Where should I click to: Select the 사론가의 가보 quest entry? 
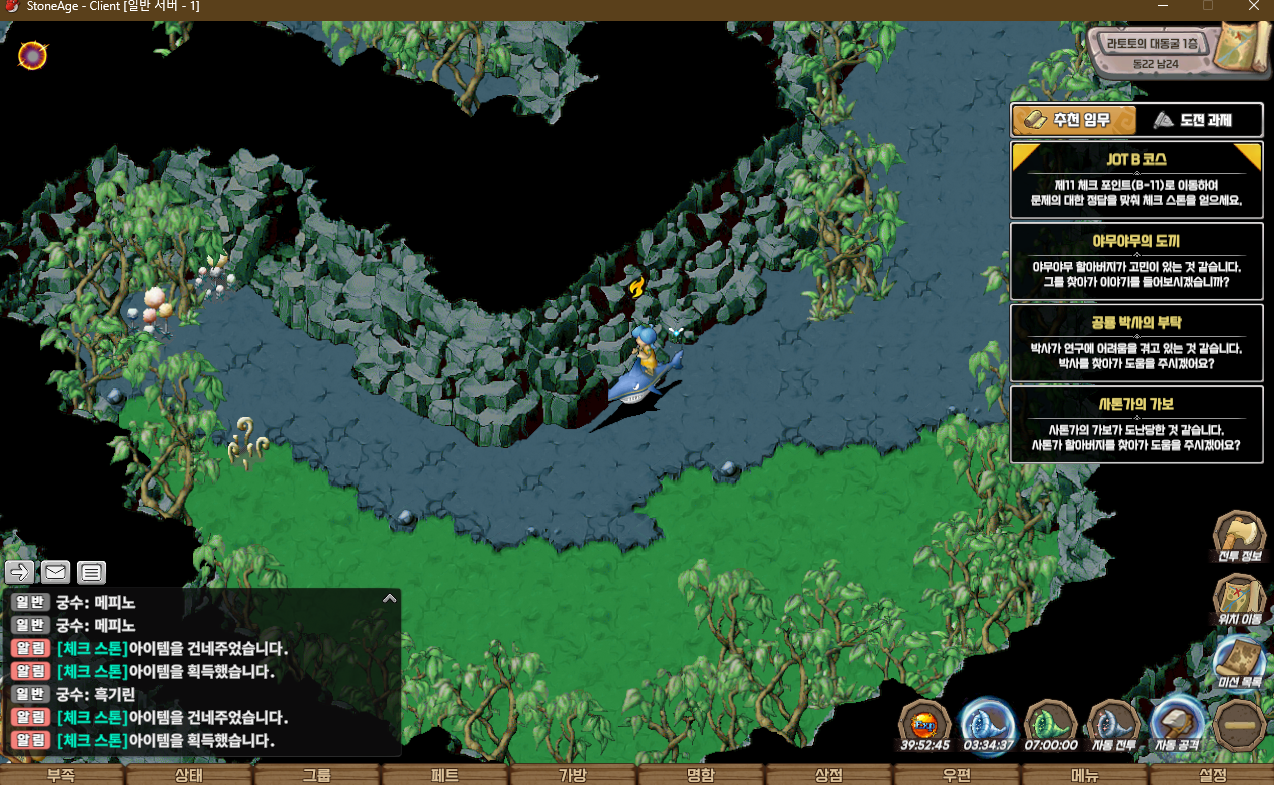click(x=1136, y=424)
